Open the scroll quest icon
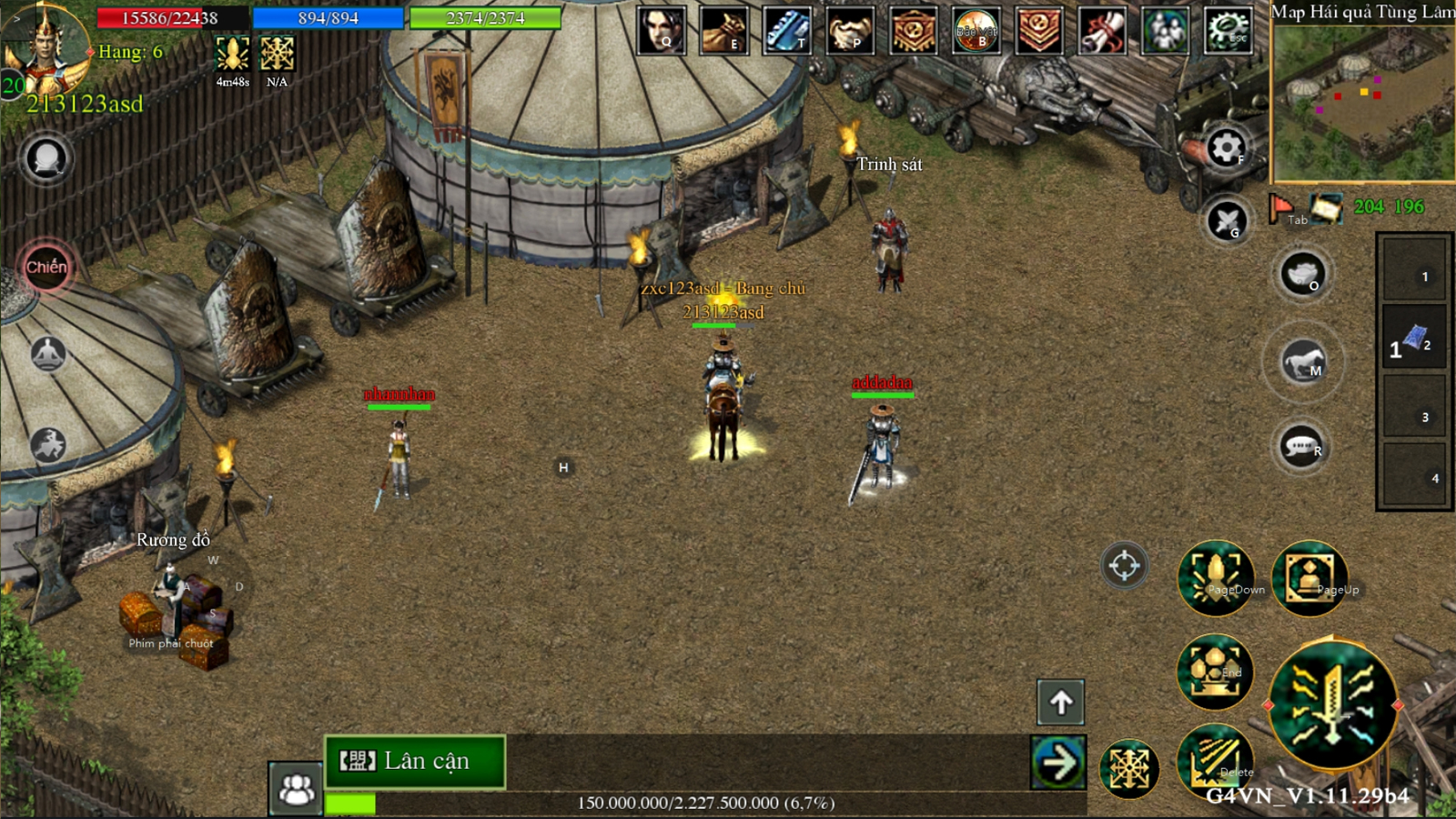 click(1102, 30)
